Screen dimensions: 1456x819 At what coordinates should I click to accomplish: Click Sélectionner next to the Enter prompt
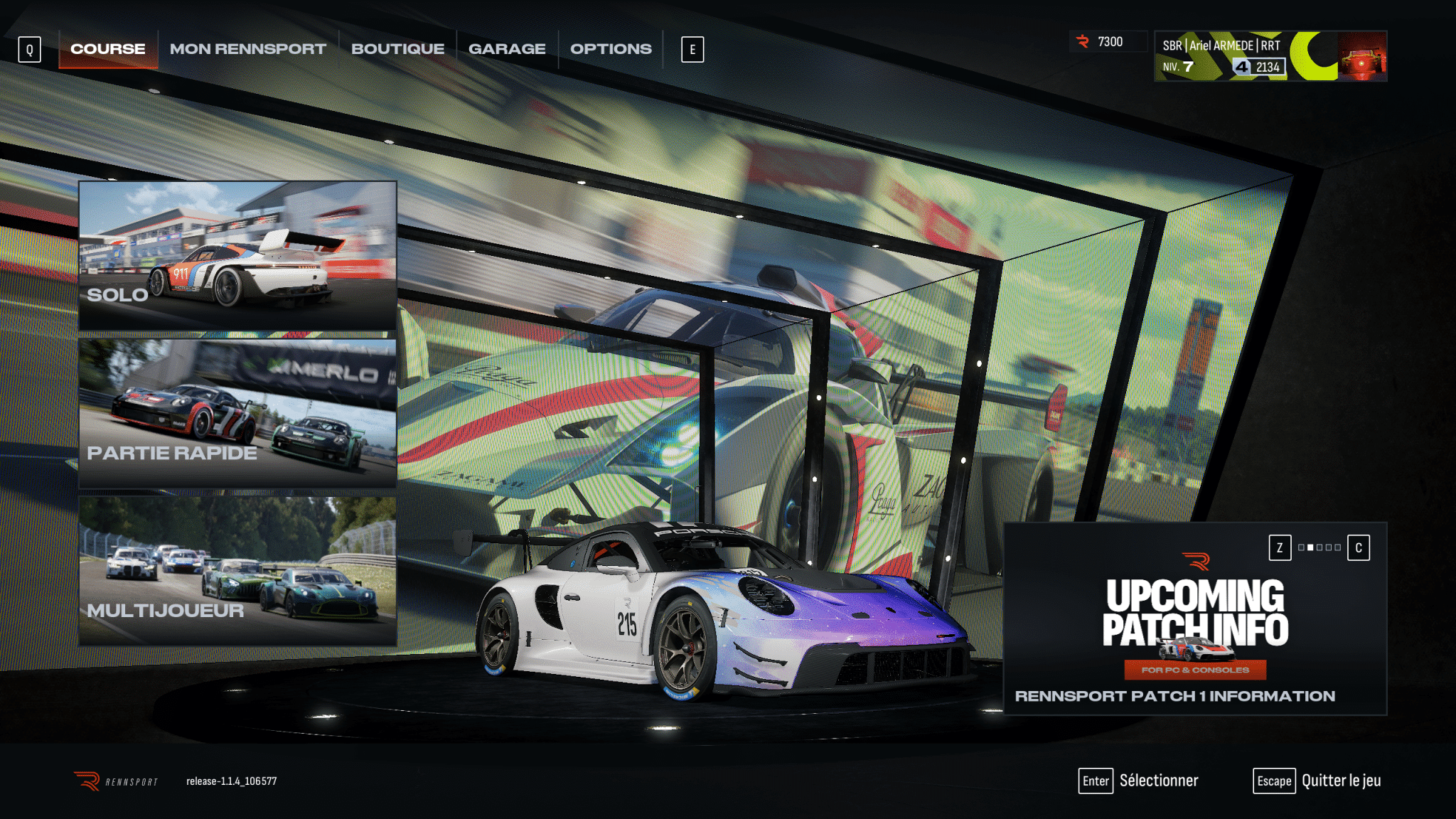(x=1158, y=781)
